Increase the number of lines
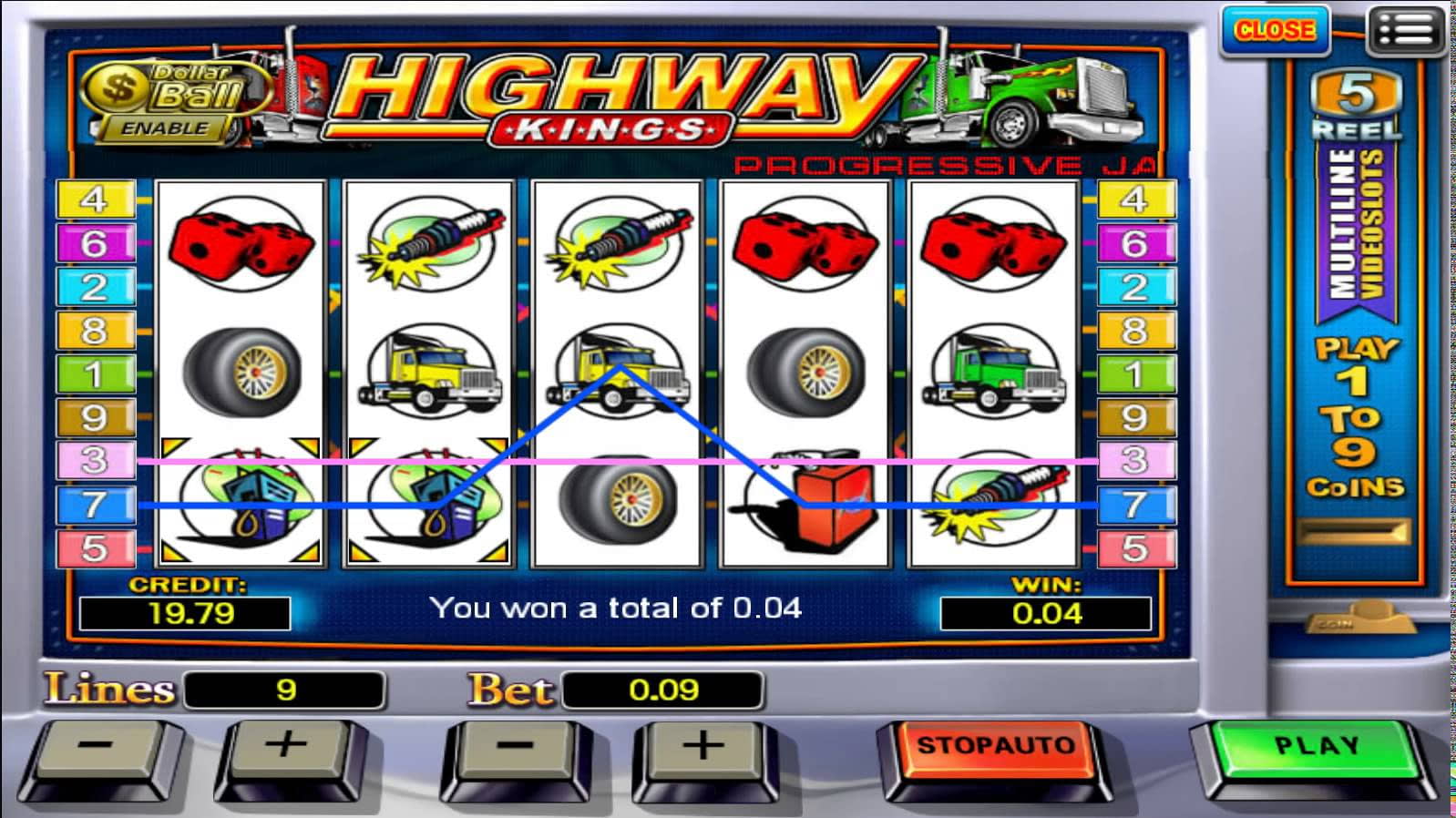The width and height of the screenshot is (1456, 818). click(286, 747)
